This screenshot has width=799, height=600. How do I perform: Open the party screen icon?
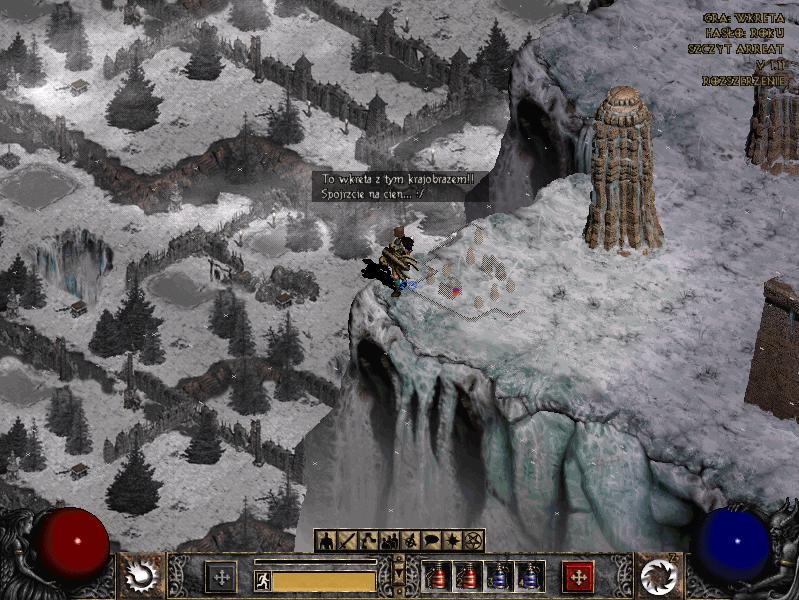pyautogui.click(x=389, y=541)
